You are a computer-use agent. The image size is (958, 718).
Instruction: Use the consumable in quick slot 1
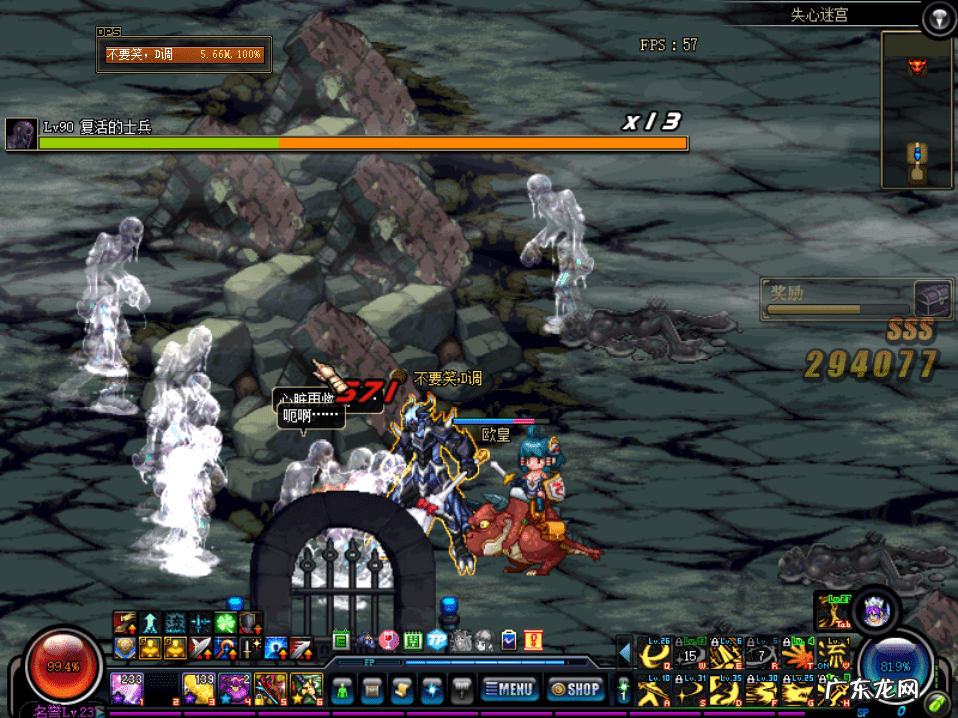[127, 688]
